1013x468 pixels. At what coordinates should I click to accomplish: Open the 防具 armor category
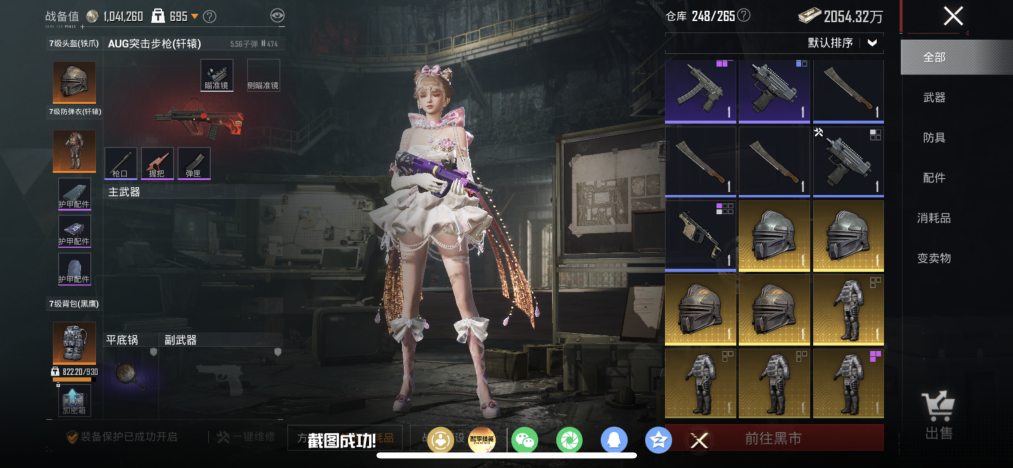tap(934, 137)
